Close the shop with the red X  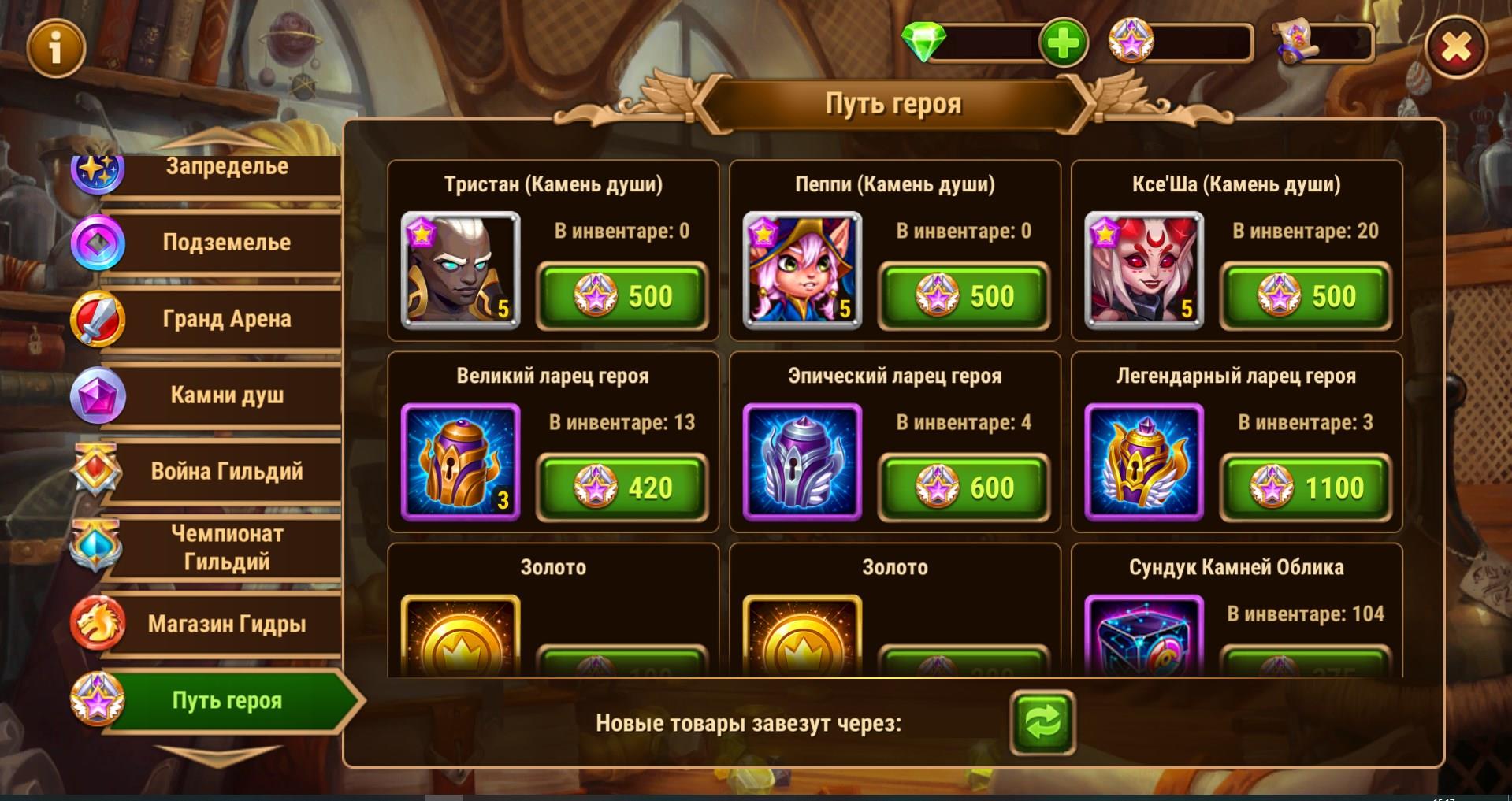[1455, 48]
